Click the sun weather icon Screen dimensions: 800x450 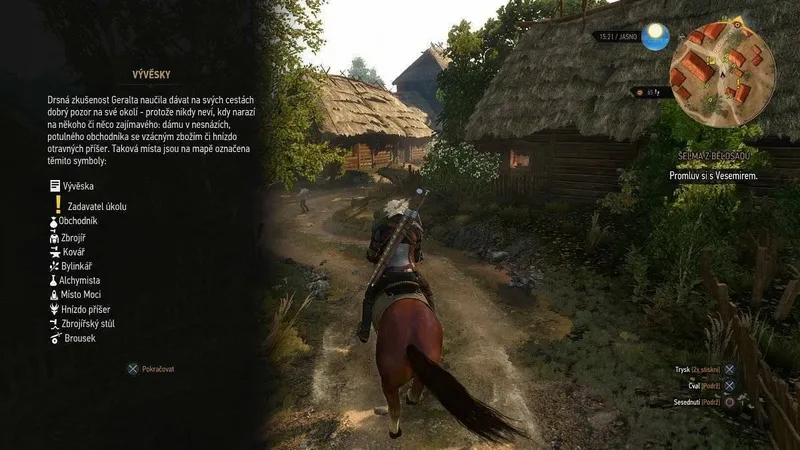coord(656,37)
